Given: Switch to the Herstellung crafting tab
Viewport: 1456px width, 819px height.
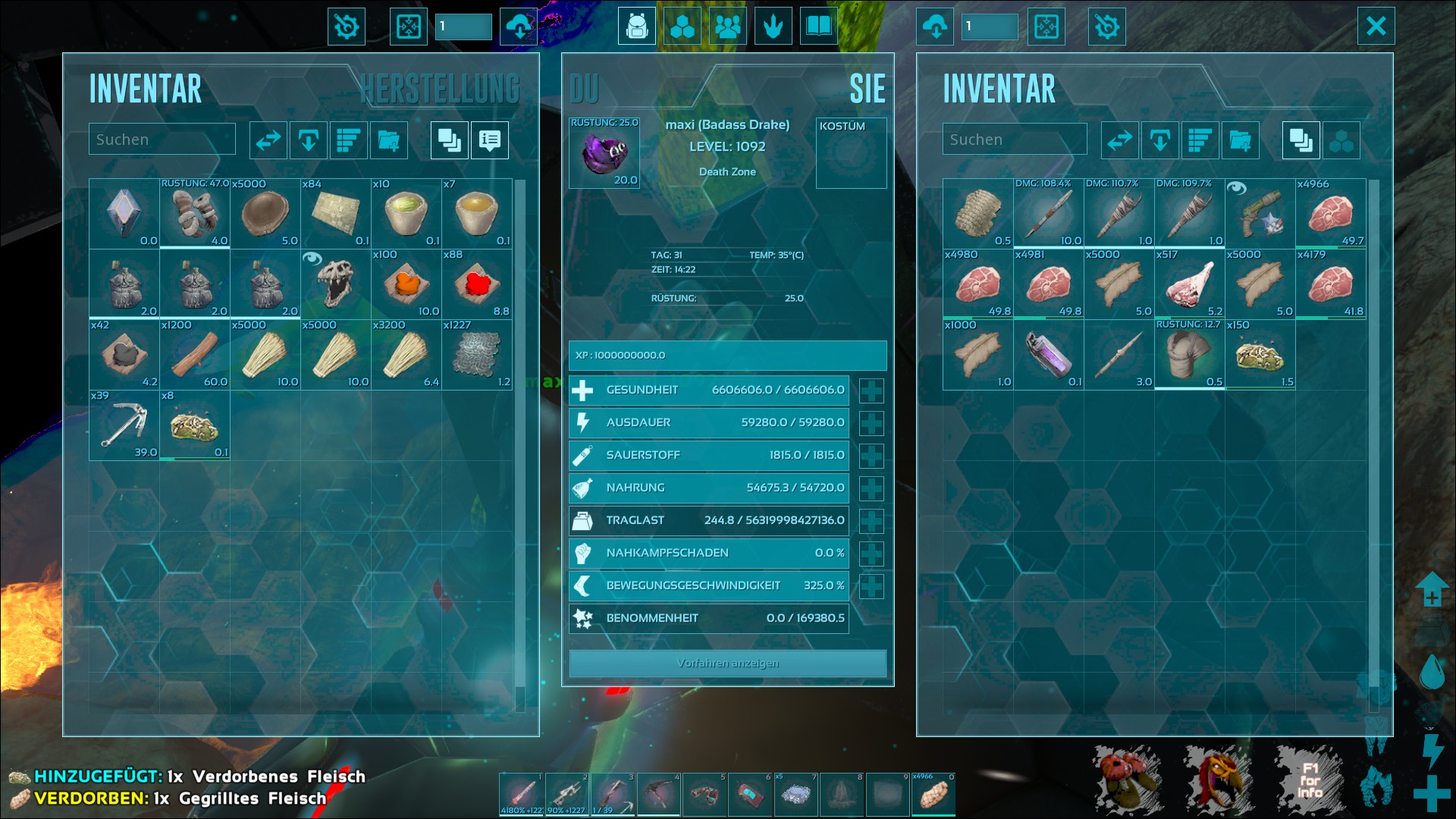Looking at the screenshot, I should [440, 89].
